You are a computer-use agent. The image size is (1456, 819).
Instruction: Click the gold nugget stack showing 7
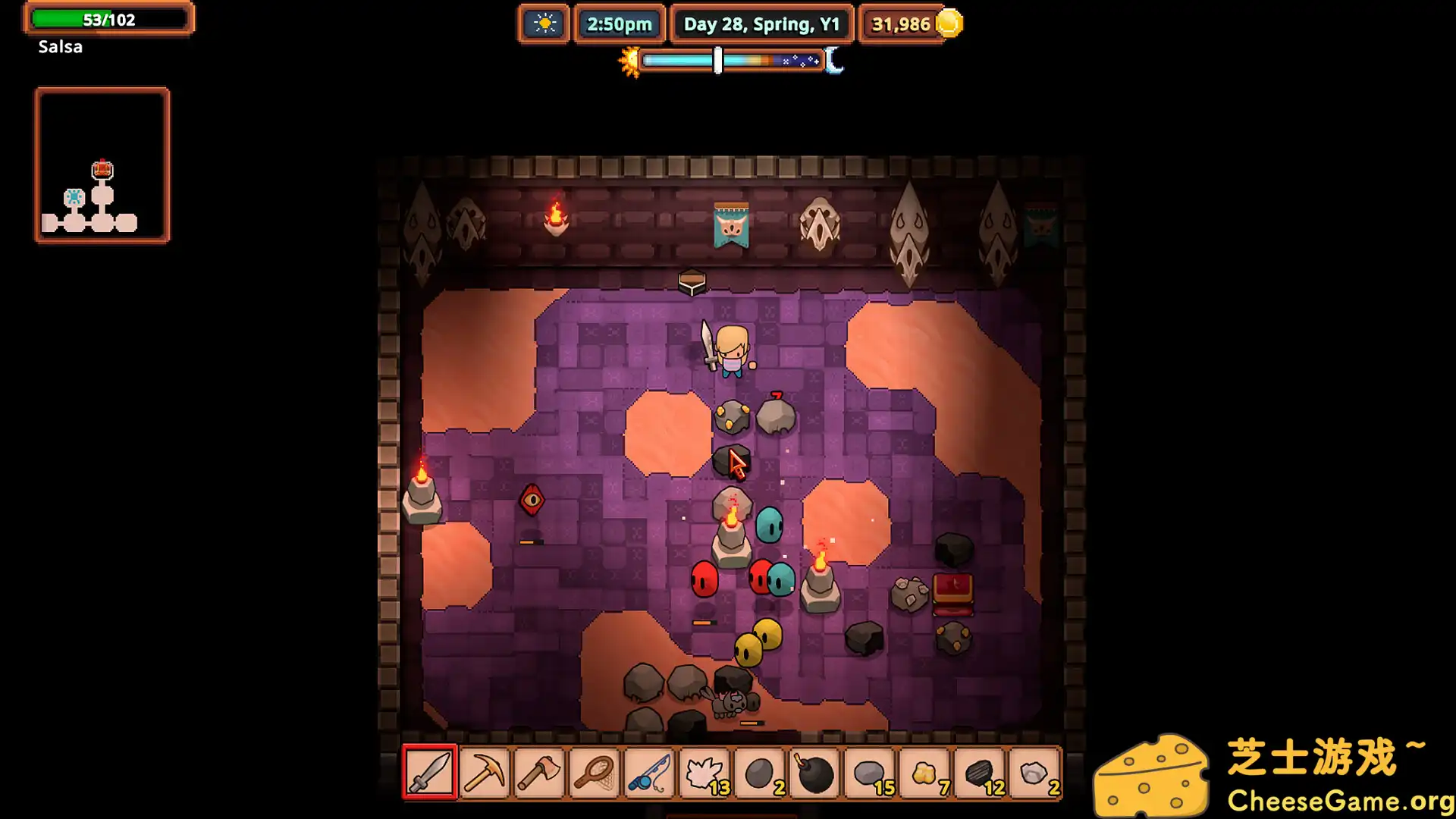(924, 773)
